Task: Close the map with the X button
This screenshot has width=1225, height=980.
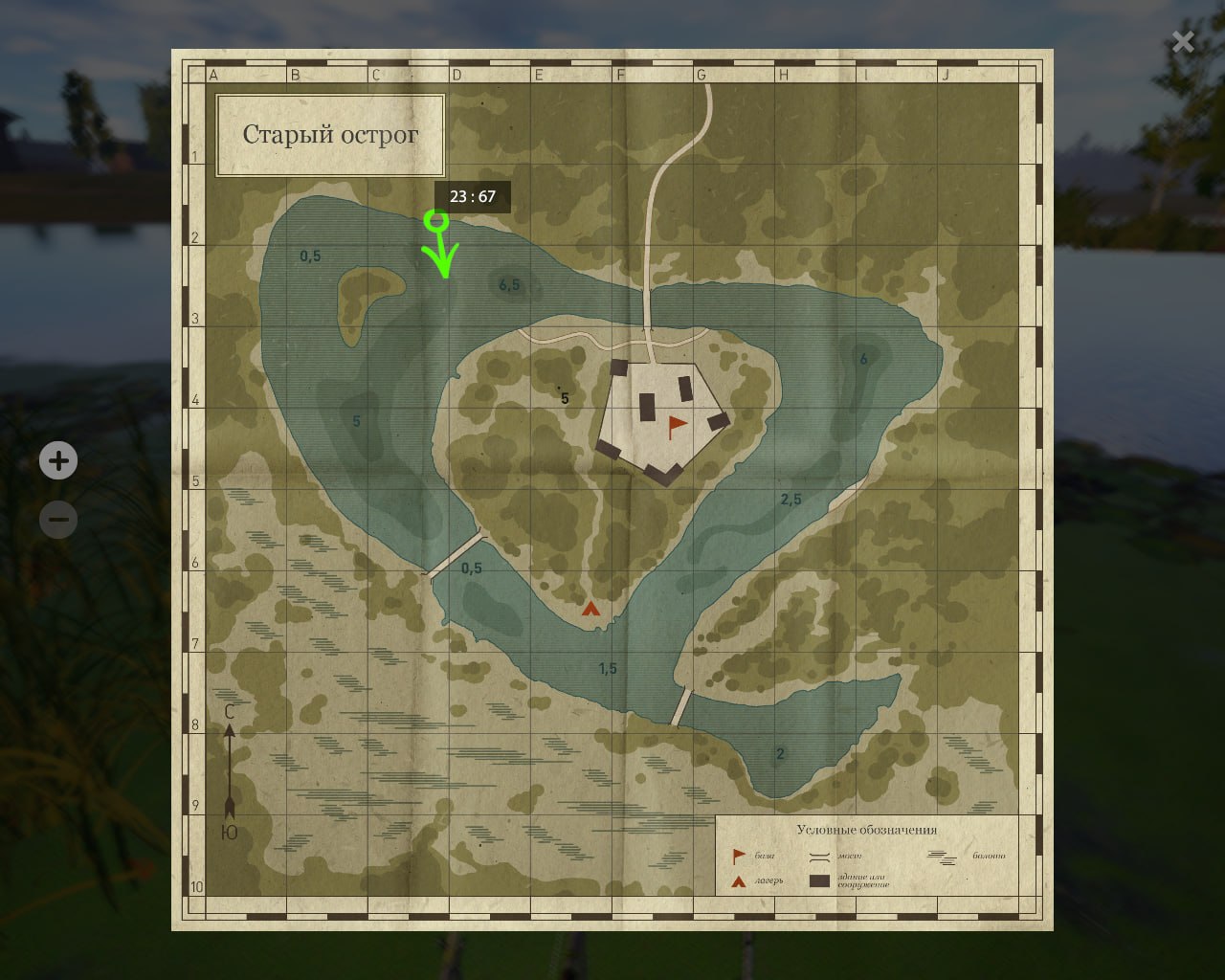Action: tap(1183, 42)
